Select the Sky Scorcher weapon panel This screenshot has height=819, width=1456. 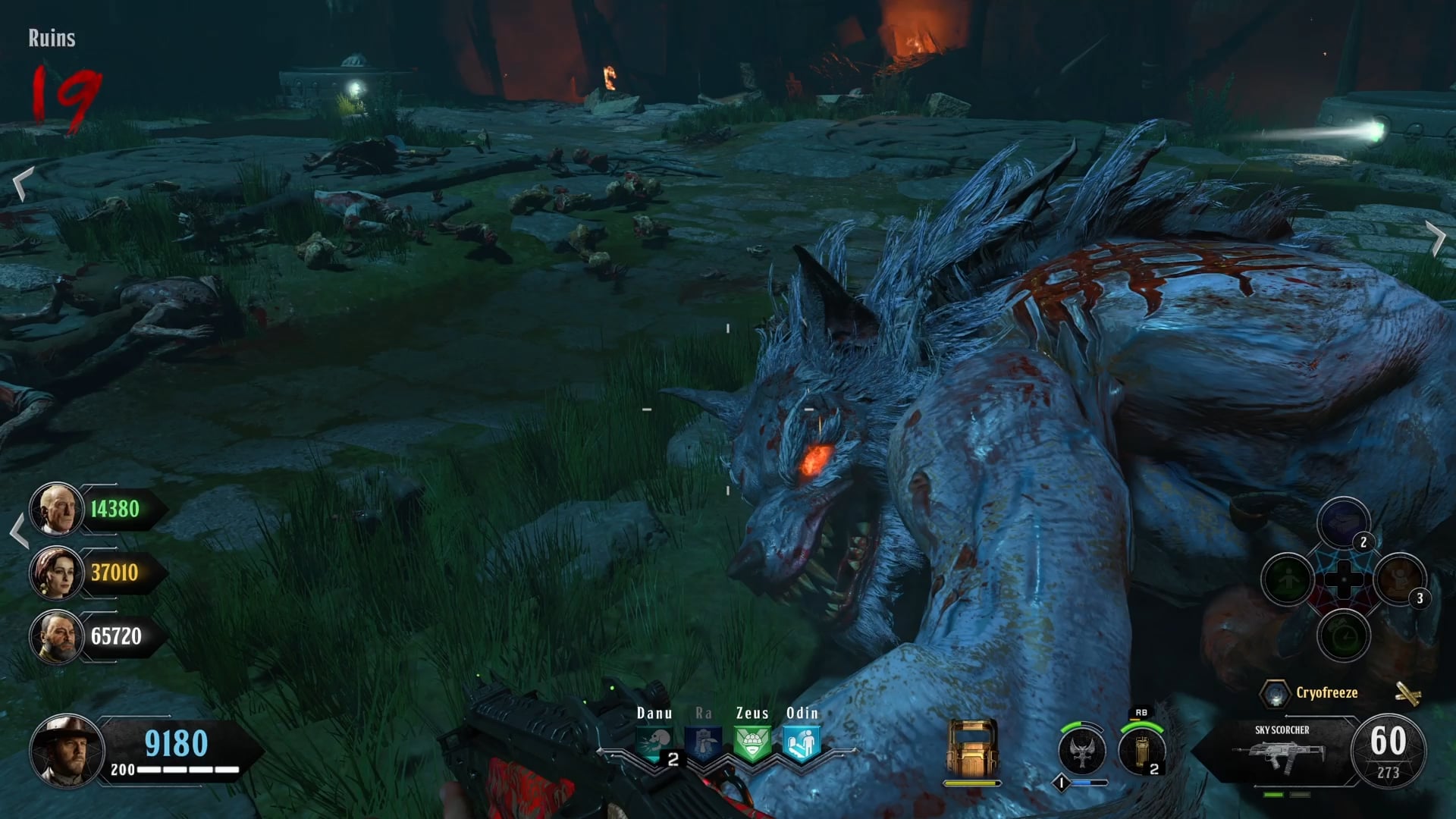point(1282,751)
